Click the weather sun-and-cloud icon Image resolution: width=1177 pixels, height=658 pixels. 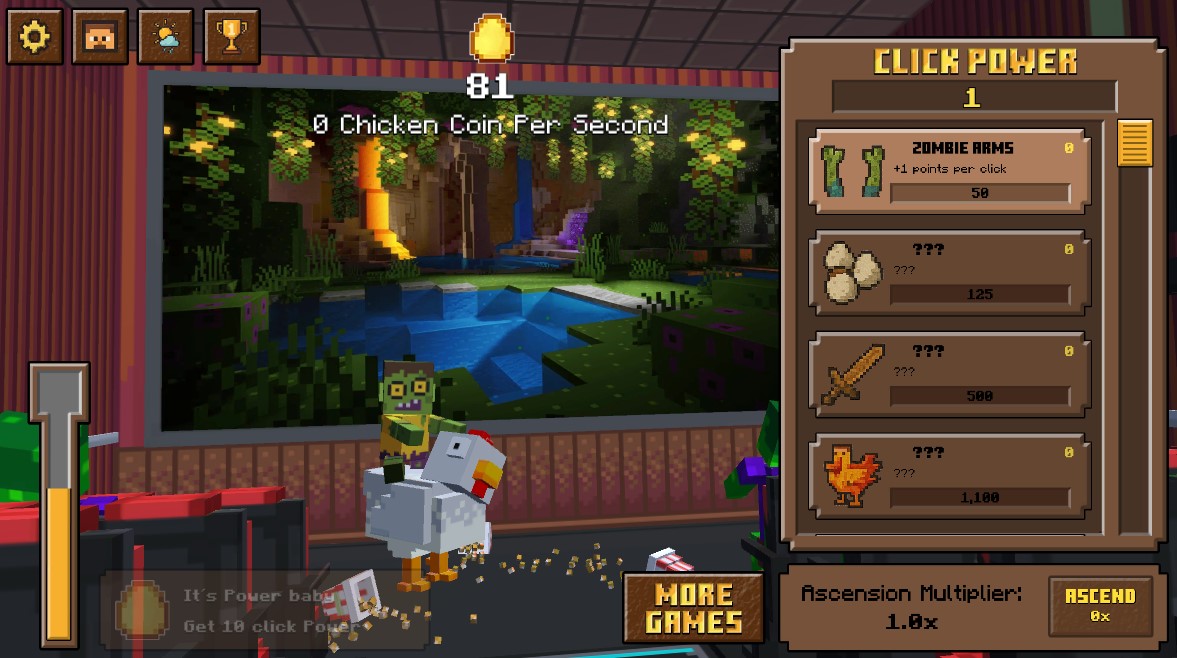coord(166,38)
